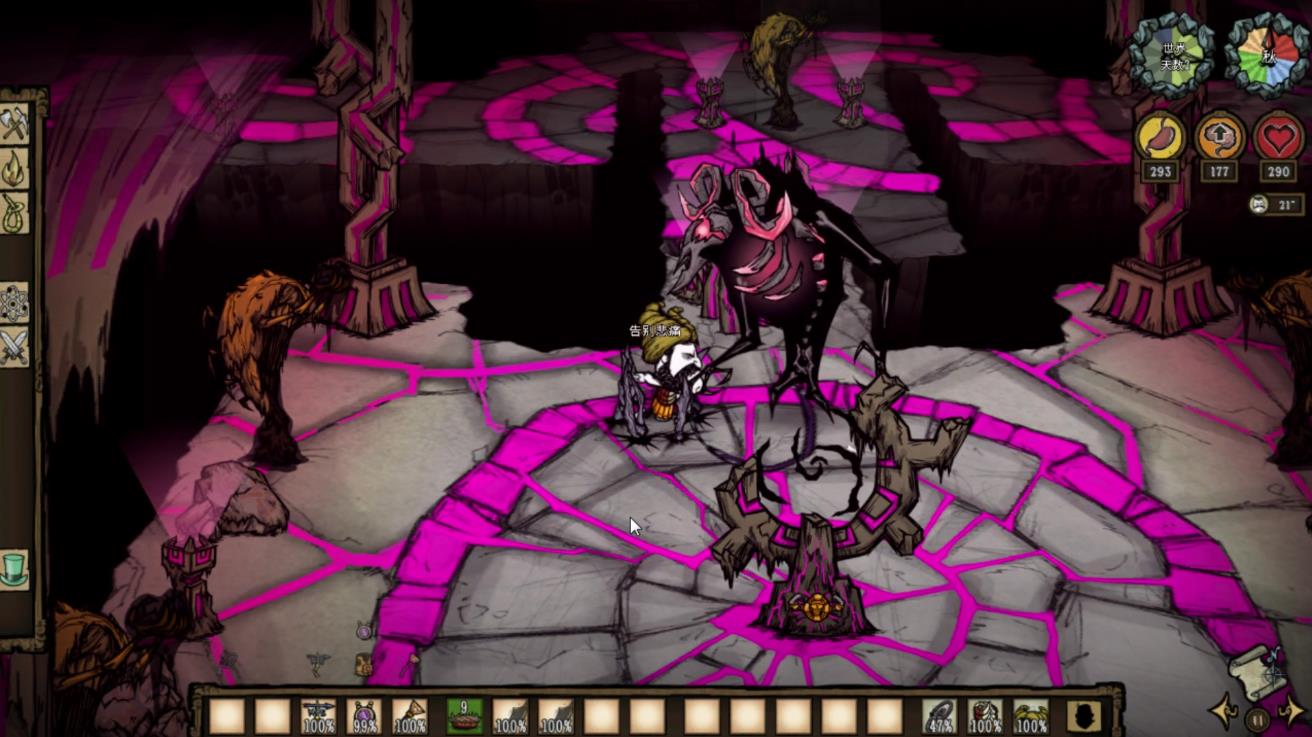Rotate the camera right with the arrow
Image resolution: width=1312 pixels, height=737 pixels.
[x=1292, y=712]
